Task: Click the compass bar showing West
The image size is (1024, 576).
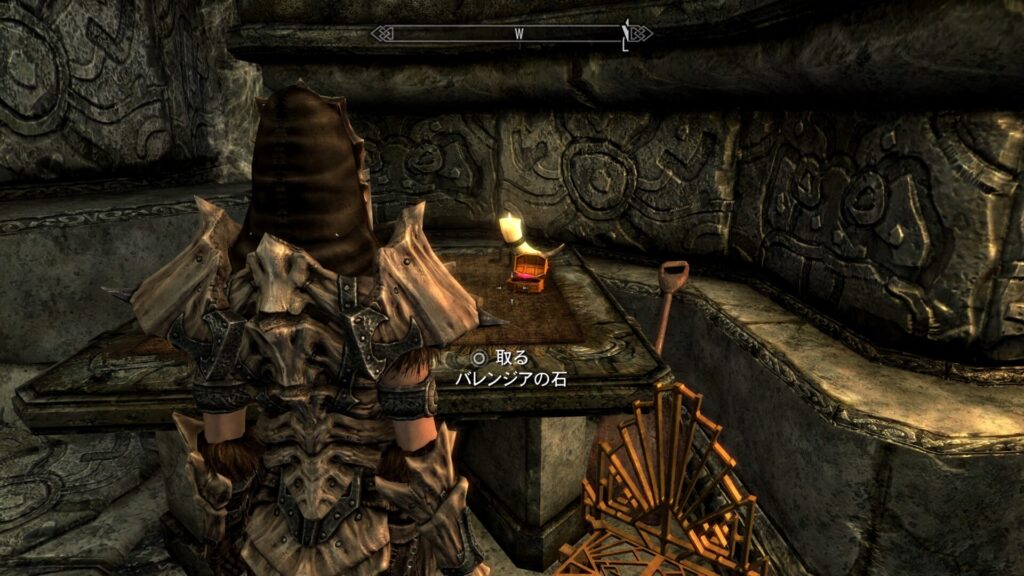Action: (512, 33)
